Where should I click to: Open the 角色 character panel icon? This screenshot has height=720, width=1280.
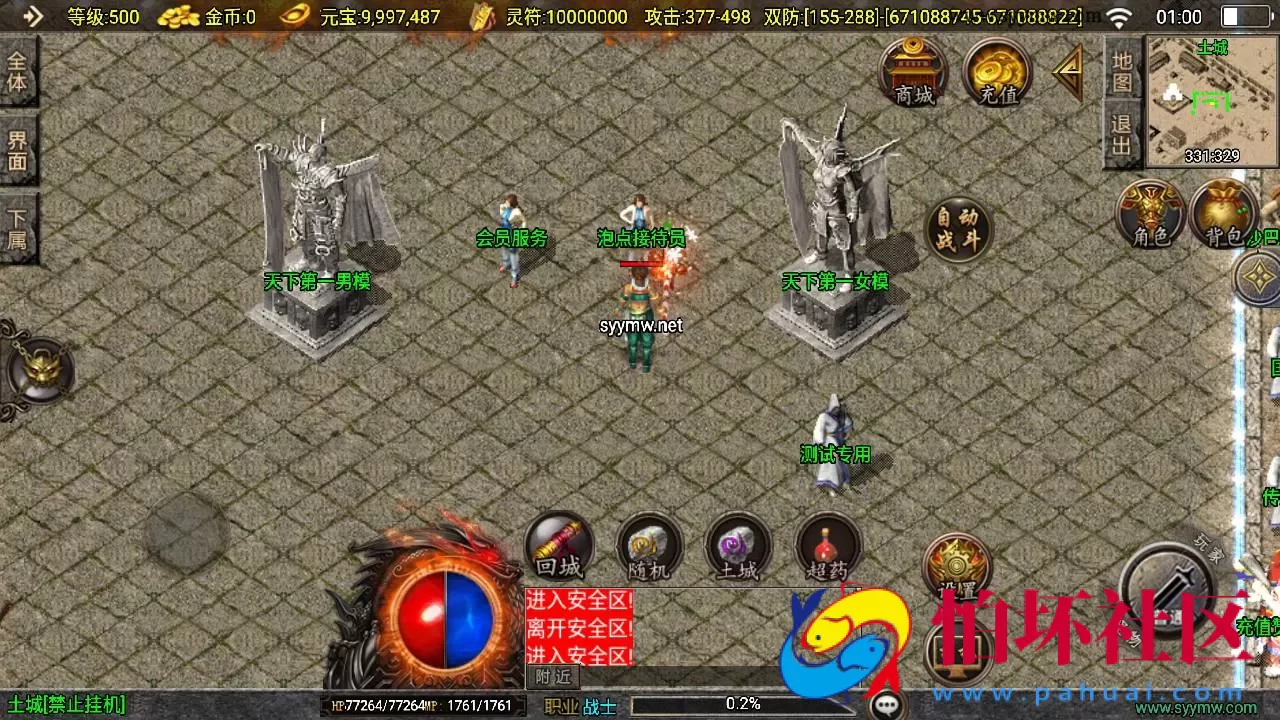tap(1150, 213)
